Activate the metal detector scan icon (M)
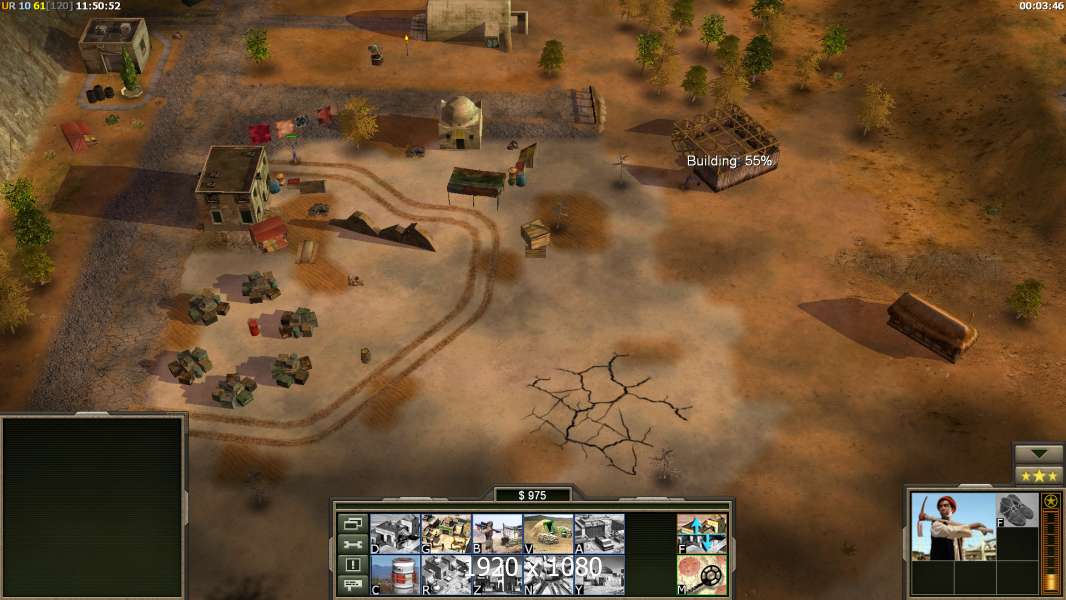 click(702, 574)
